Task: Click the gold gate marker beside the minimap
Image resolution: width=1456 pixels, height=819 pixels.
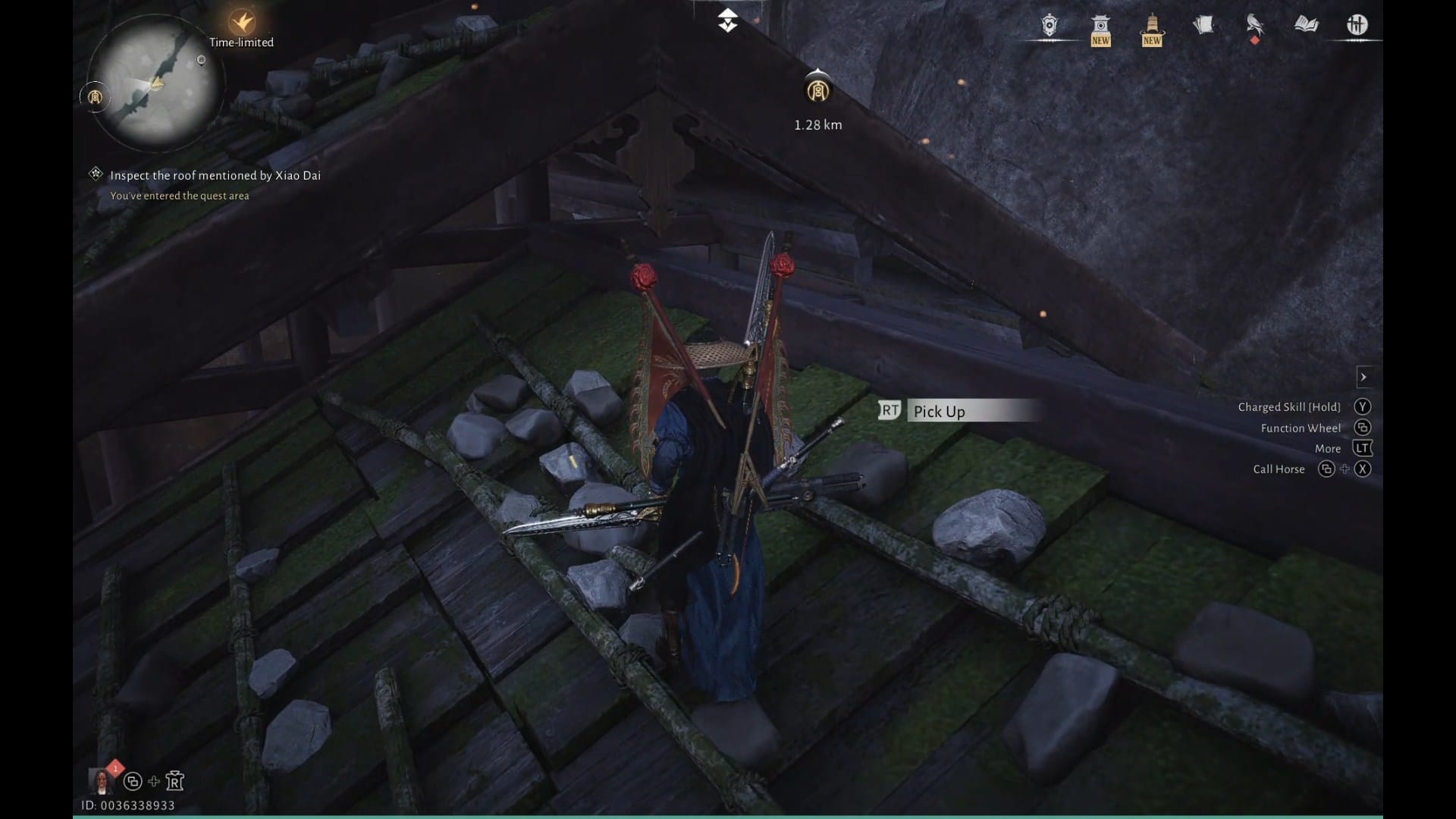Action: coord(95,97)
